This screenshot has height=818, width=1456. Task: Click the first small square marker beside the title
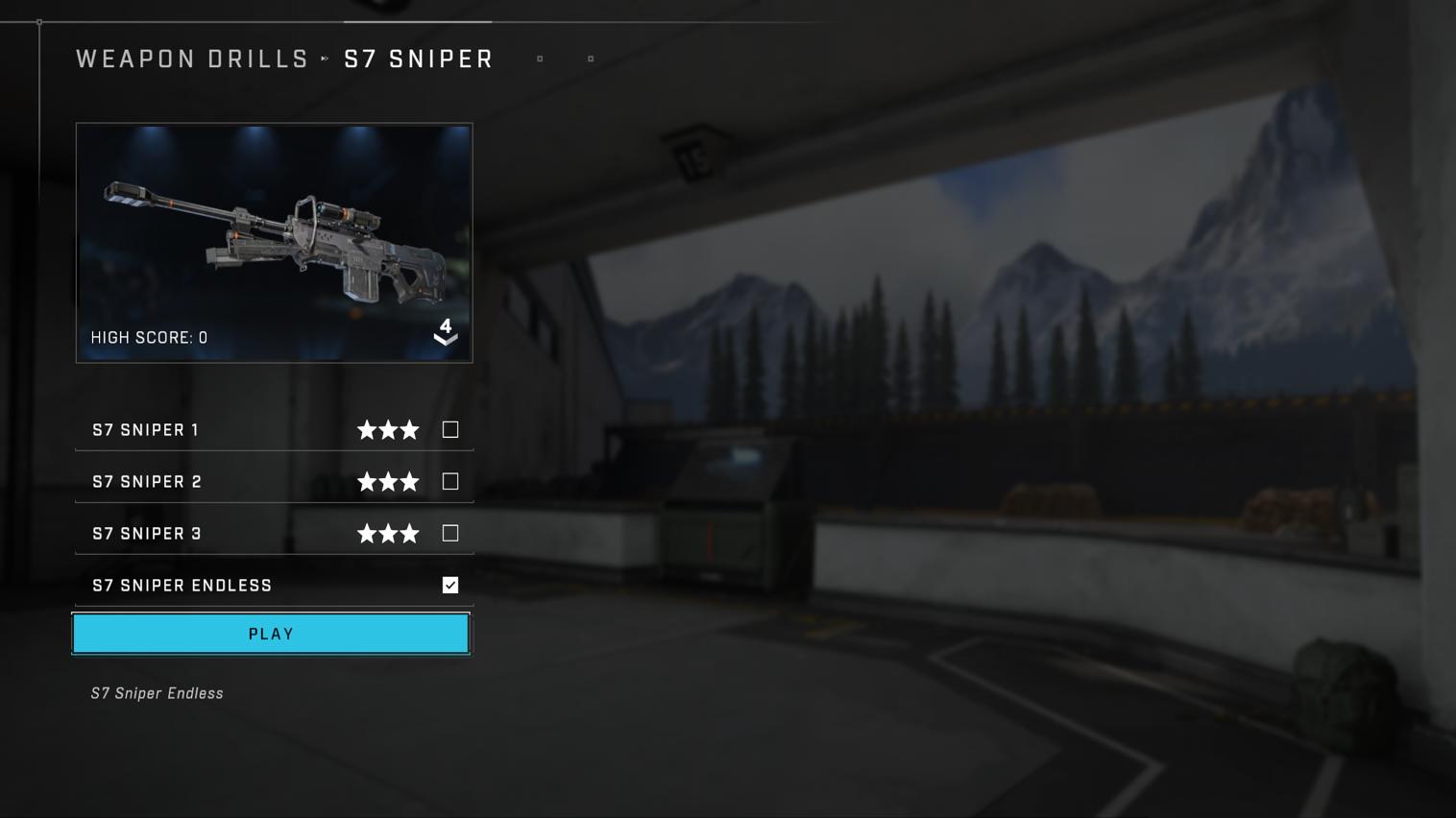[540, 59]
